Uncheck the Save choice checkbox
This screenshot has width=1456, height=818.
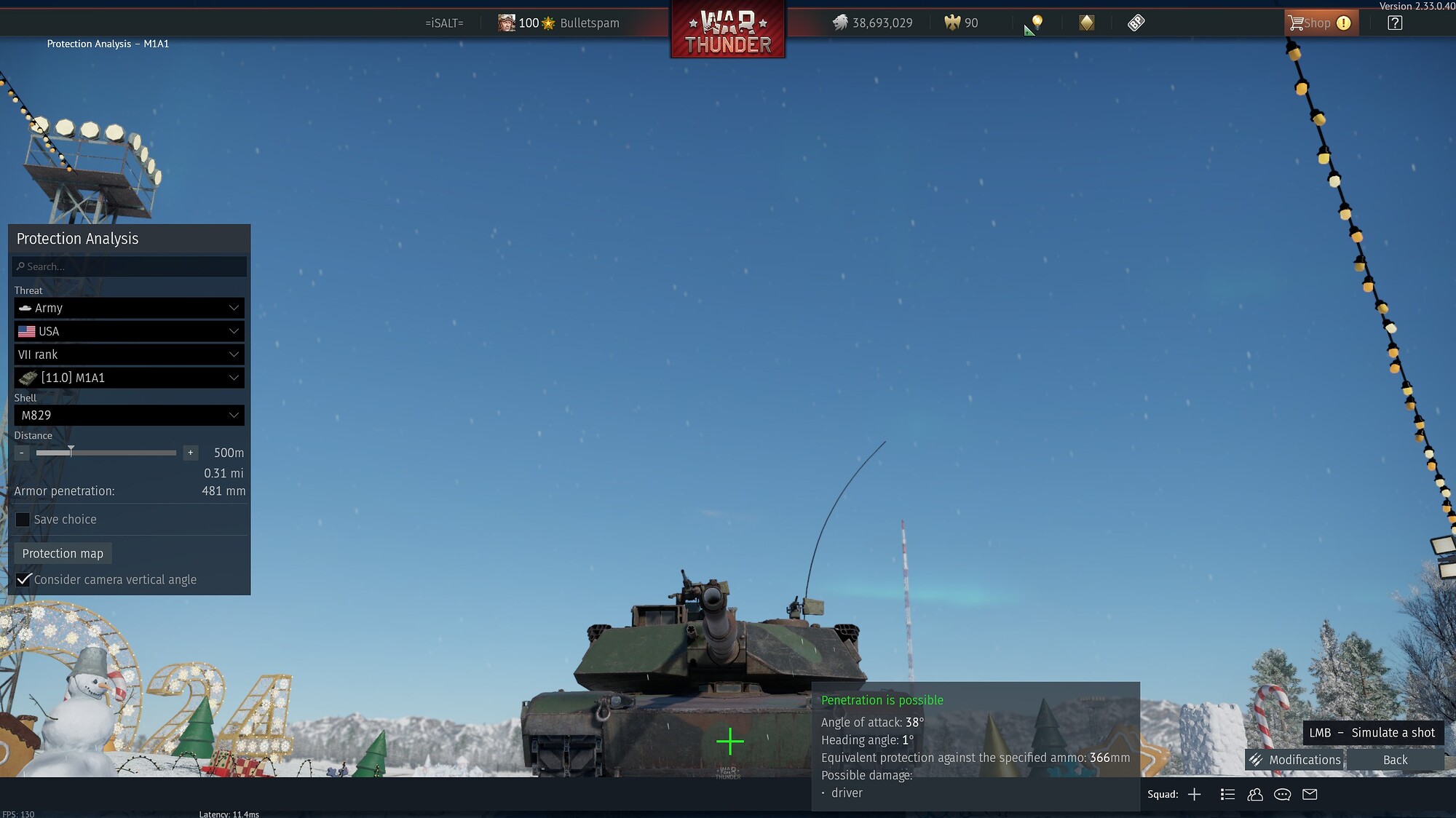tap(23, 519)
